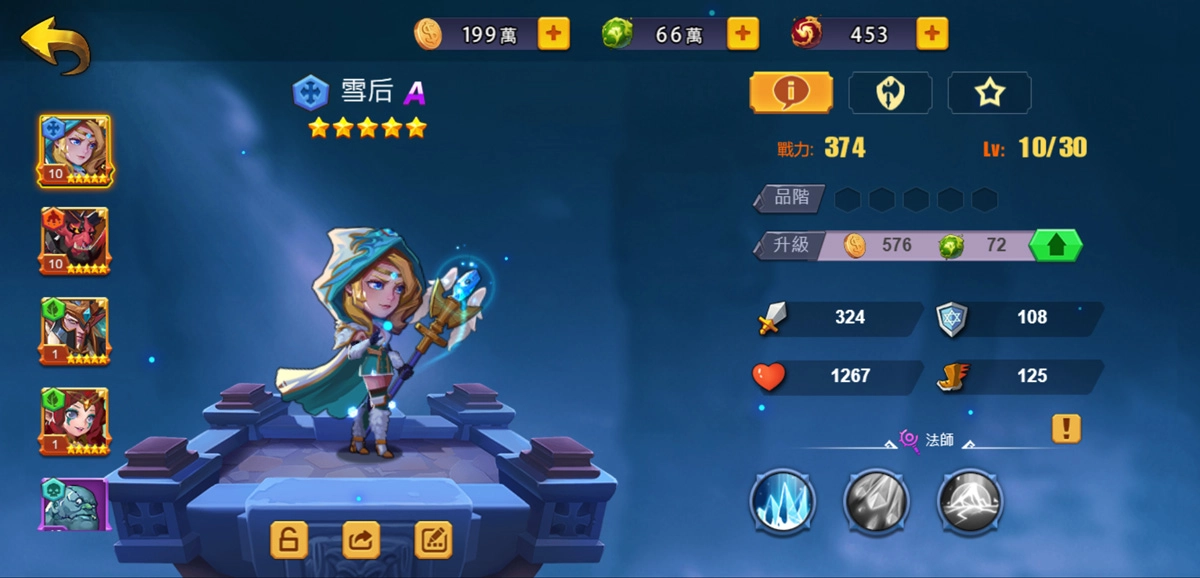This screenshot has height=578, width=1200.
Task: Select the grey golem hero portrait
Action: pos(75,503)
